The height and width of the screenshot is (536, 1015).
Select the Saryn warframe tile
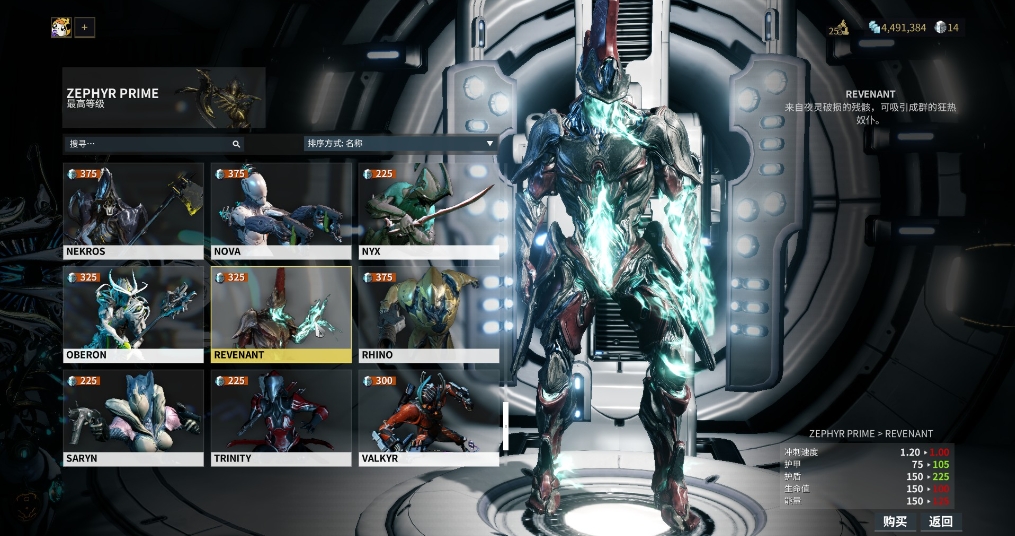pos(133,418)
